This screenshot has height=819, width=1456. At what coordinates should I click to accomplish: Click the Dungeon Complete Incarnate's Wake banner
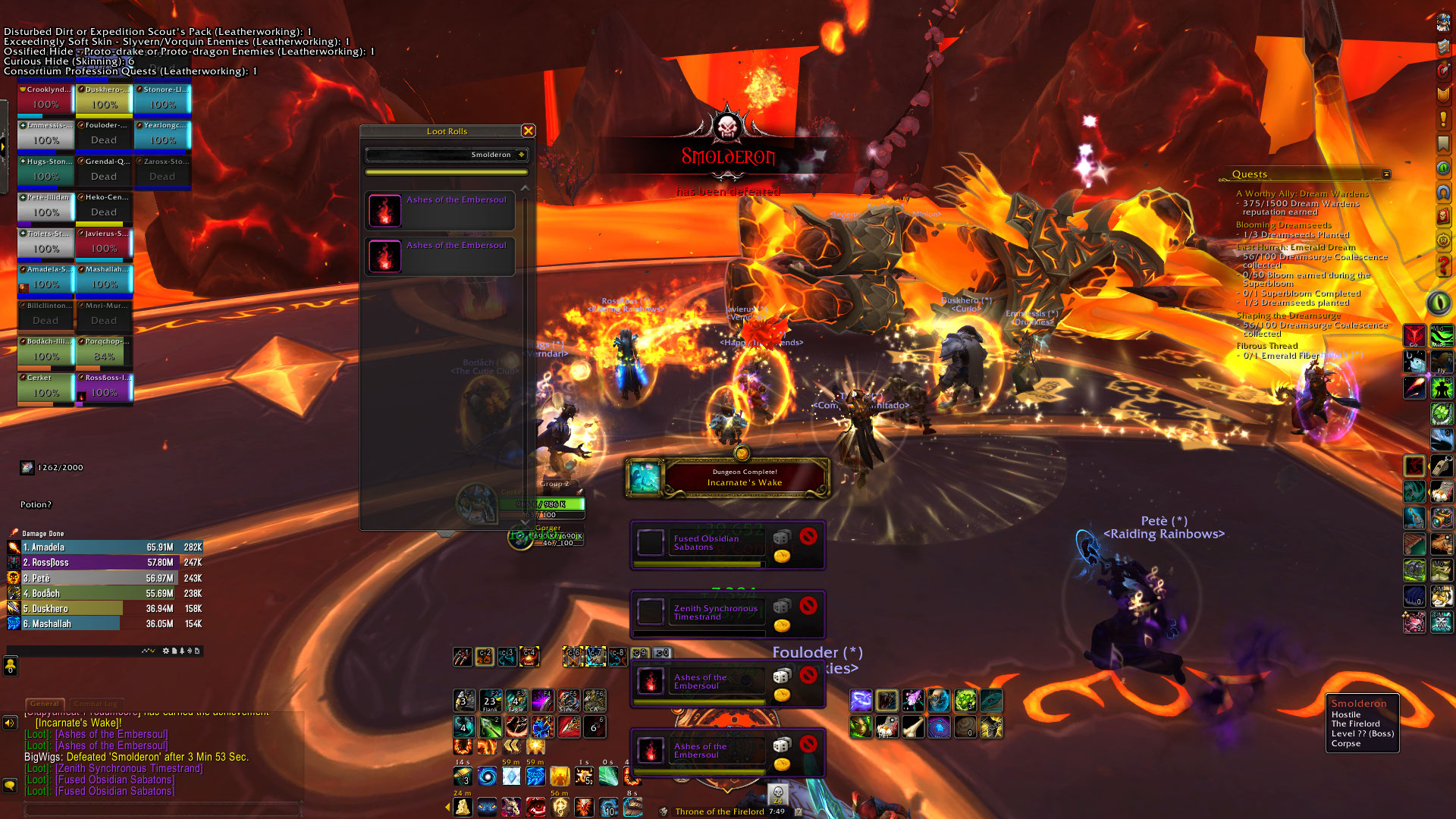coord(726,478)
